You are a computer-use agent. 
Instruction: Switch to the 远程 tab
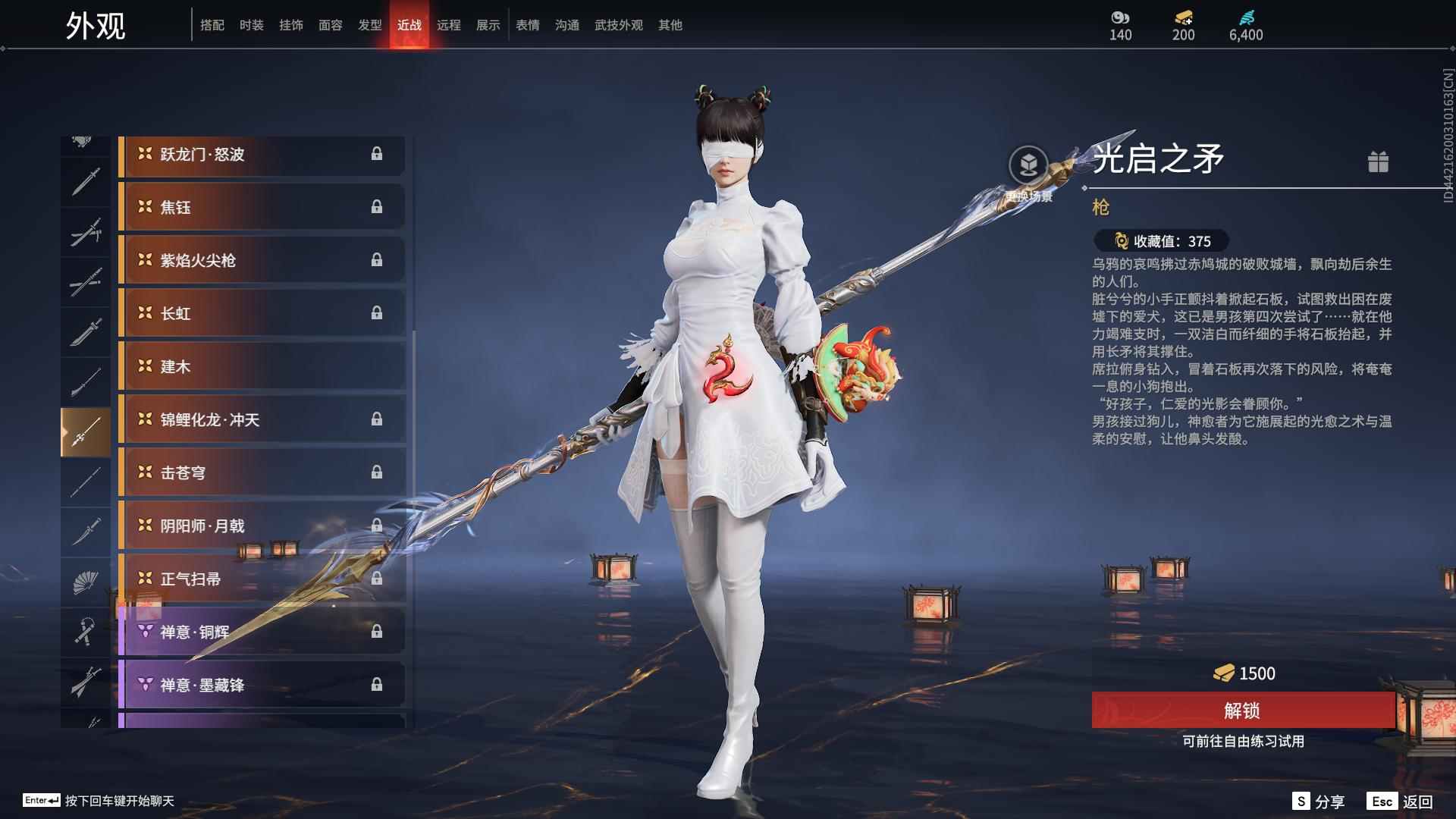click(x=449, y=24)
